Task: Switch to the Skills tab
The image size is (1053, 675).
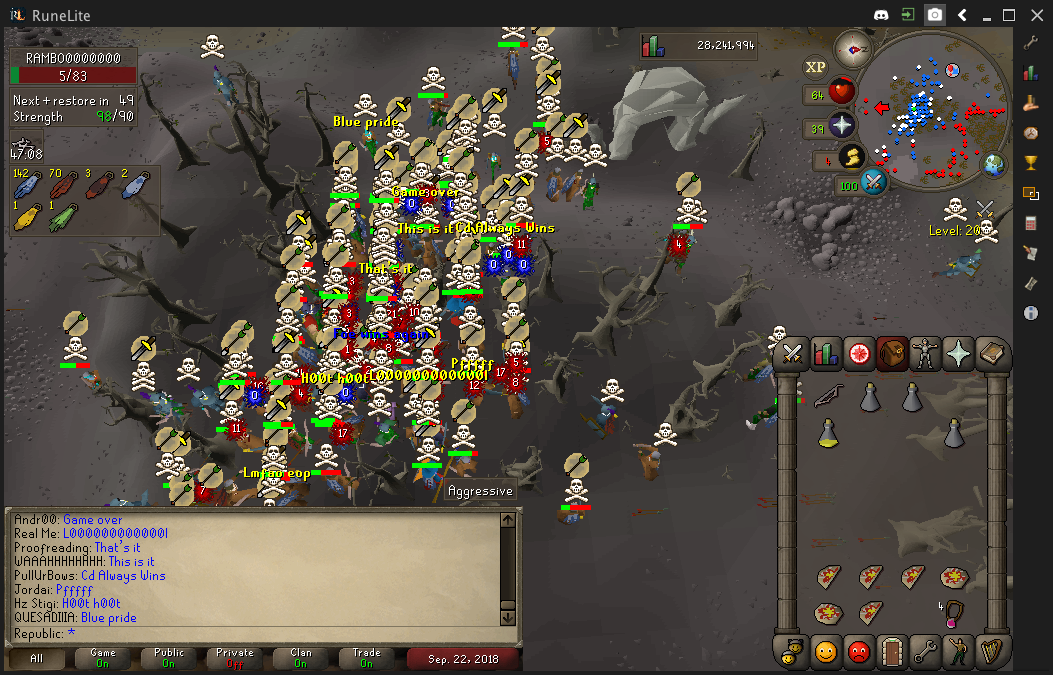Action: pyautogui.click(x=826, y=353)
